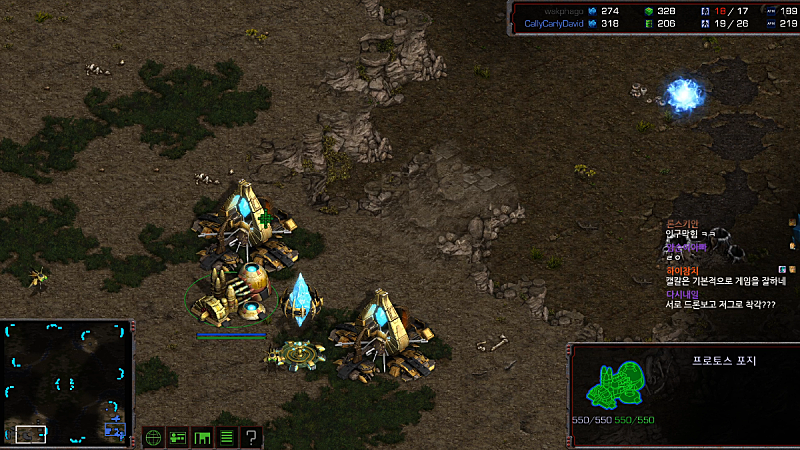
Task: Show the green bar chart panel
Action: (x=203, y=437)
